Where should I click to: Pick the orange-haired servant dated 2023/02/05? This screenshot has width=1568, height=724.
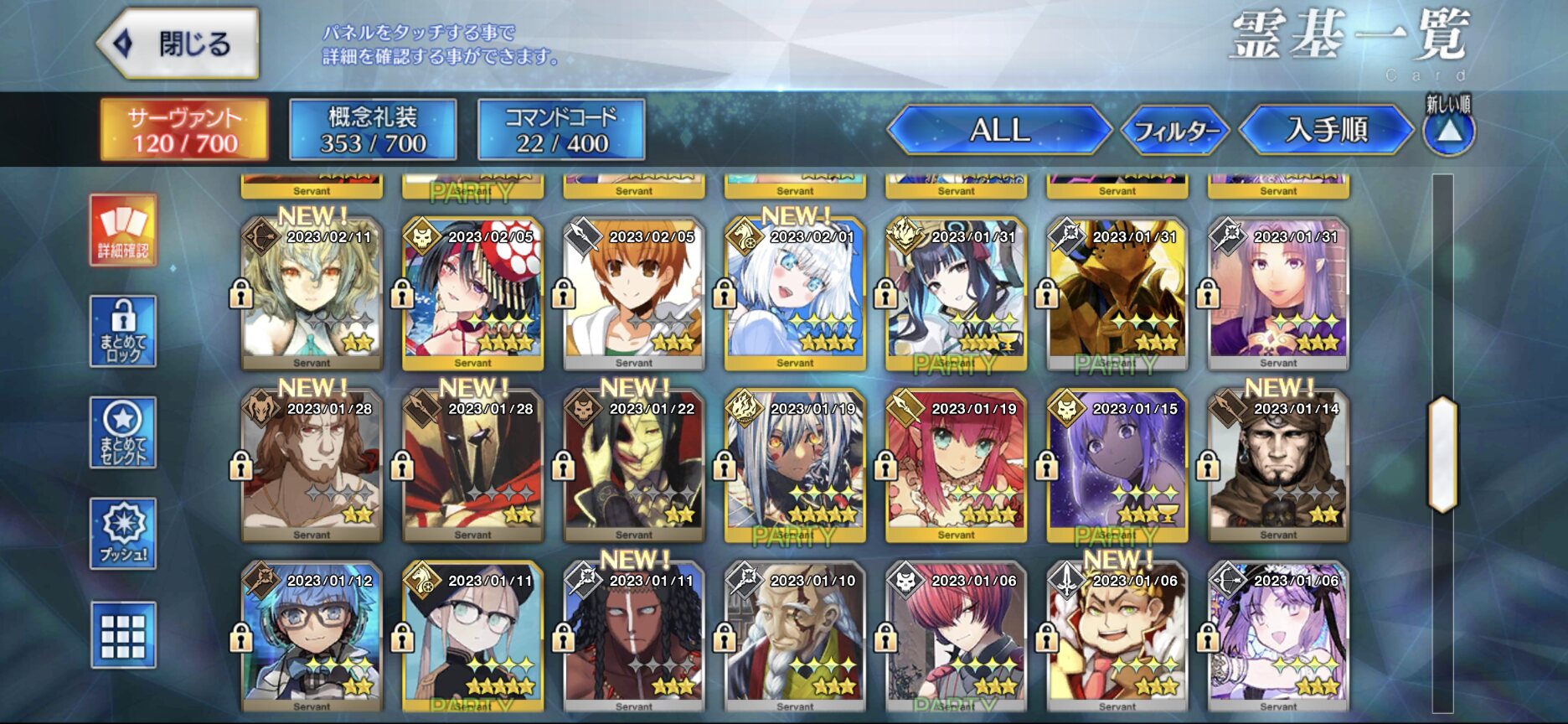[x=634, y=293]
